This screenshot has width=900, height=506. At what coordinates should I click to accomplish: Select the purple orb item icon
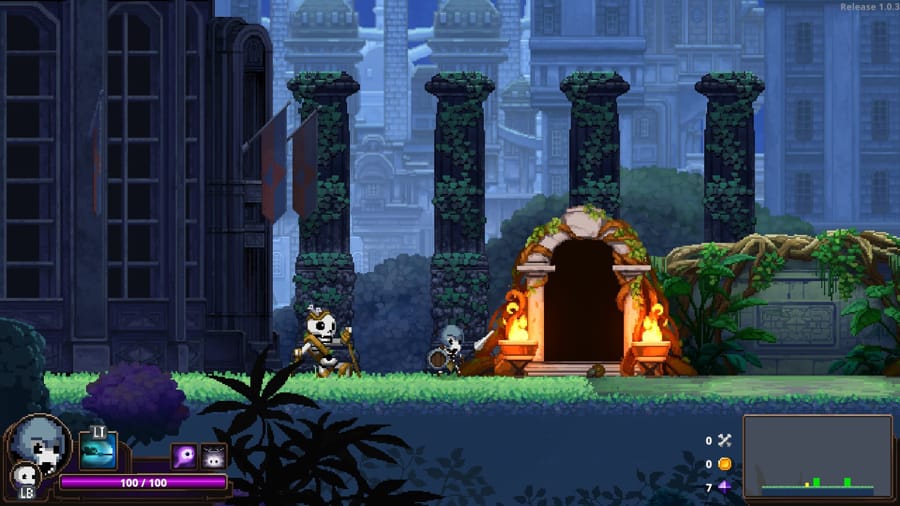[x=184, y=456]
